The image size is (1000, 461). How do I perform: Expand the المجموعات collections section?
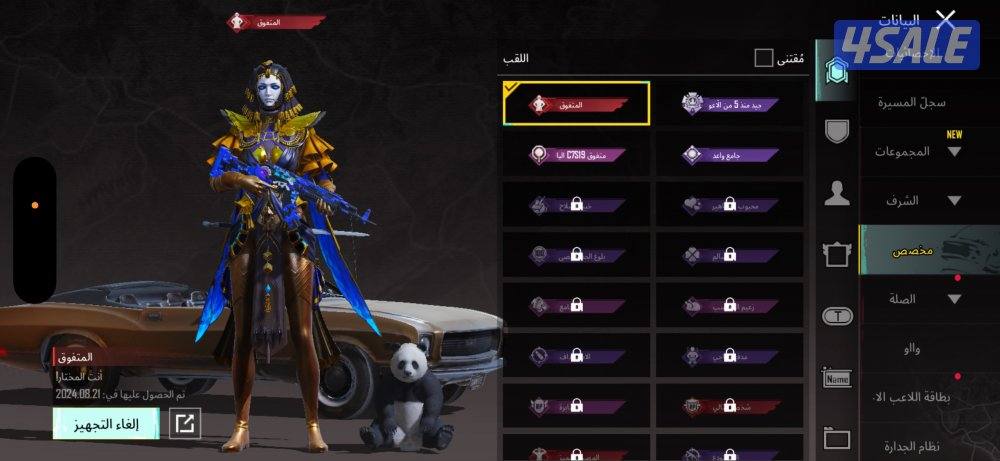pos(918,151)
